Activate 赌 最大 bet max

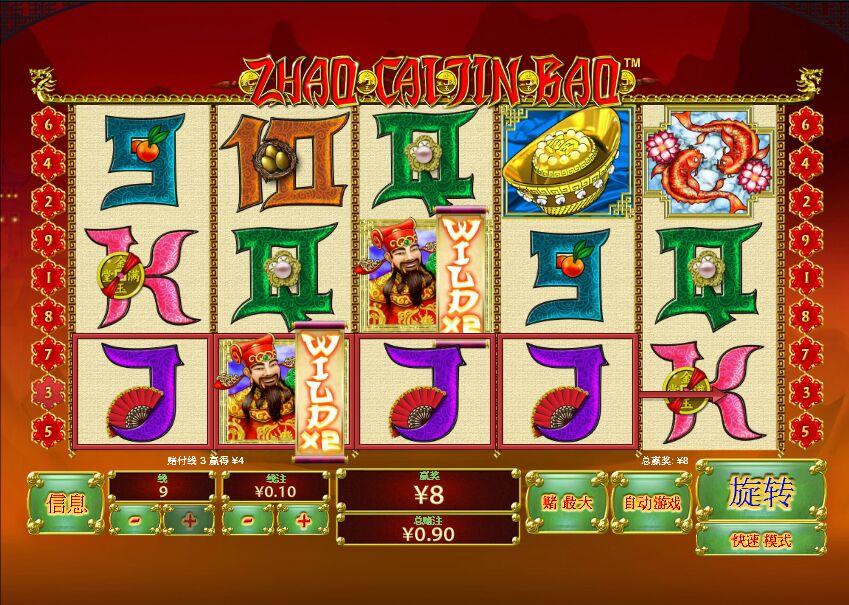(566, 502)
